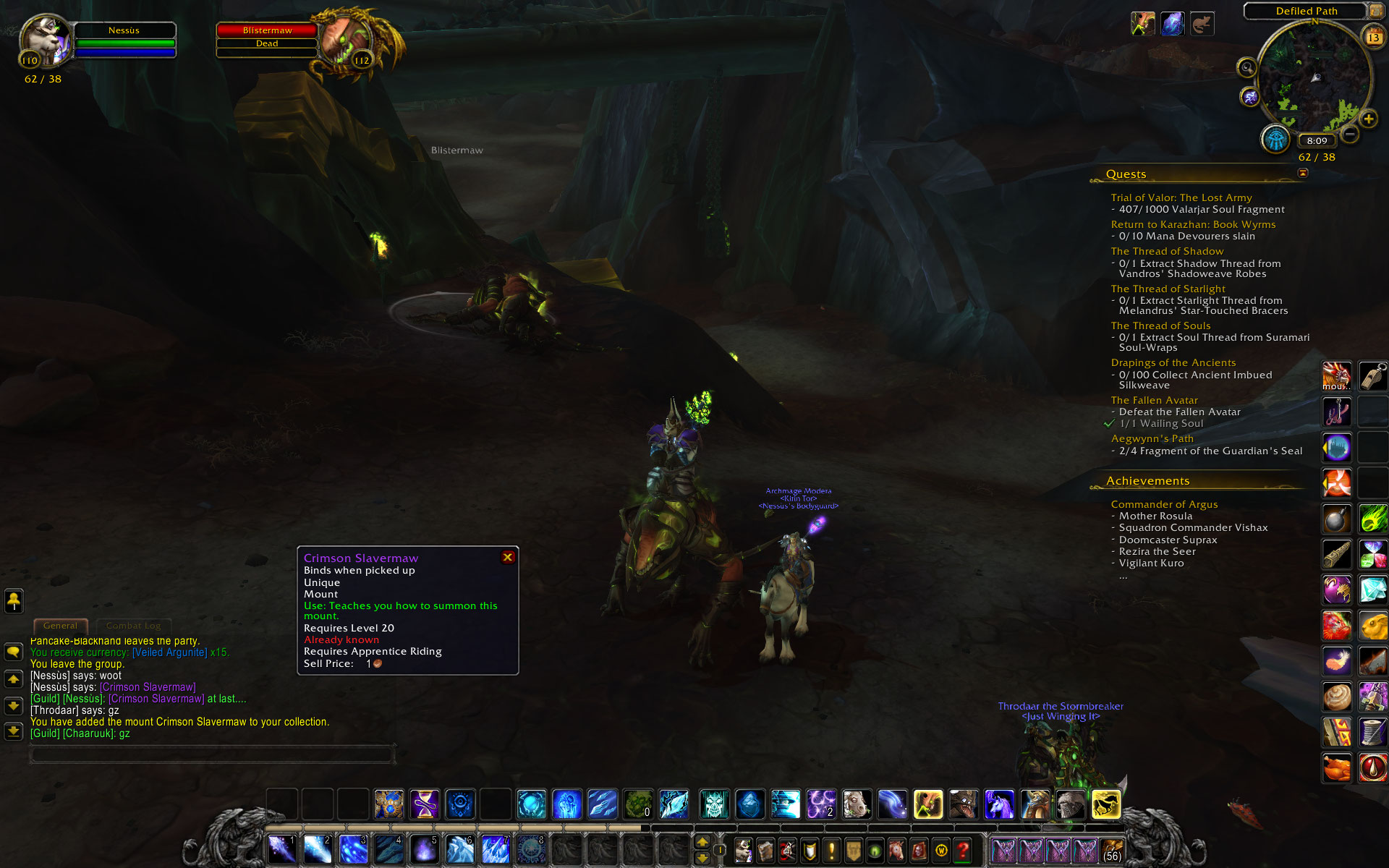This screenshot has height=868, width=1389.
Task: Open the calendar showing day 13
Action: 1372,37
